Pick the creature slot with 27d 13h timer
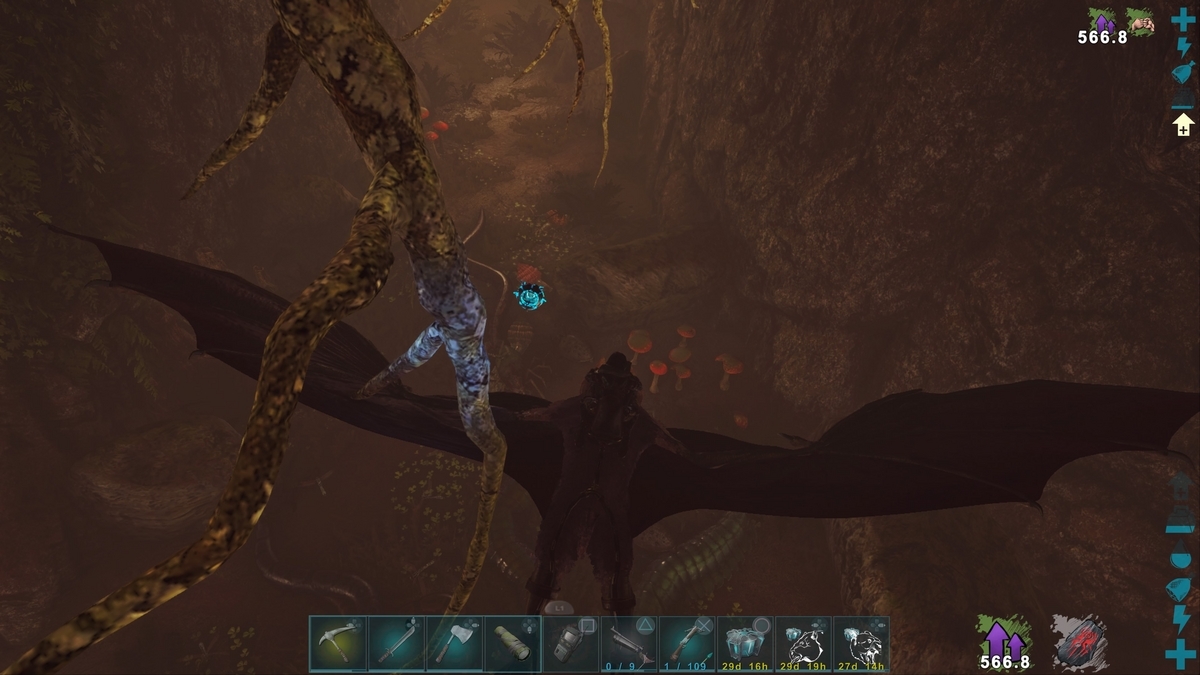This screenshot has width=1200, height=675. 861,643
